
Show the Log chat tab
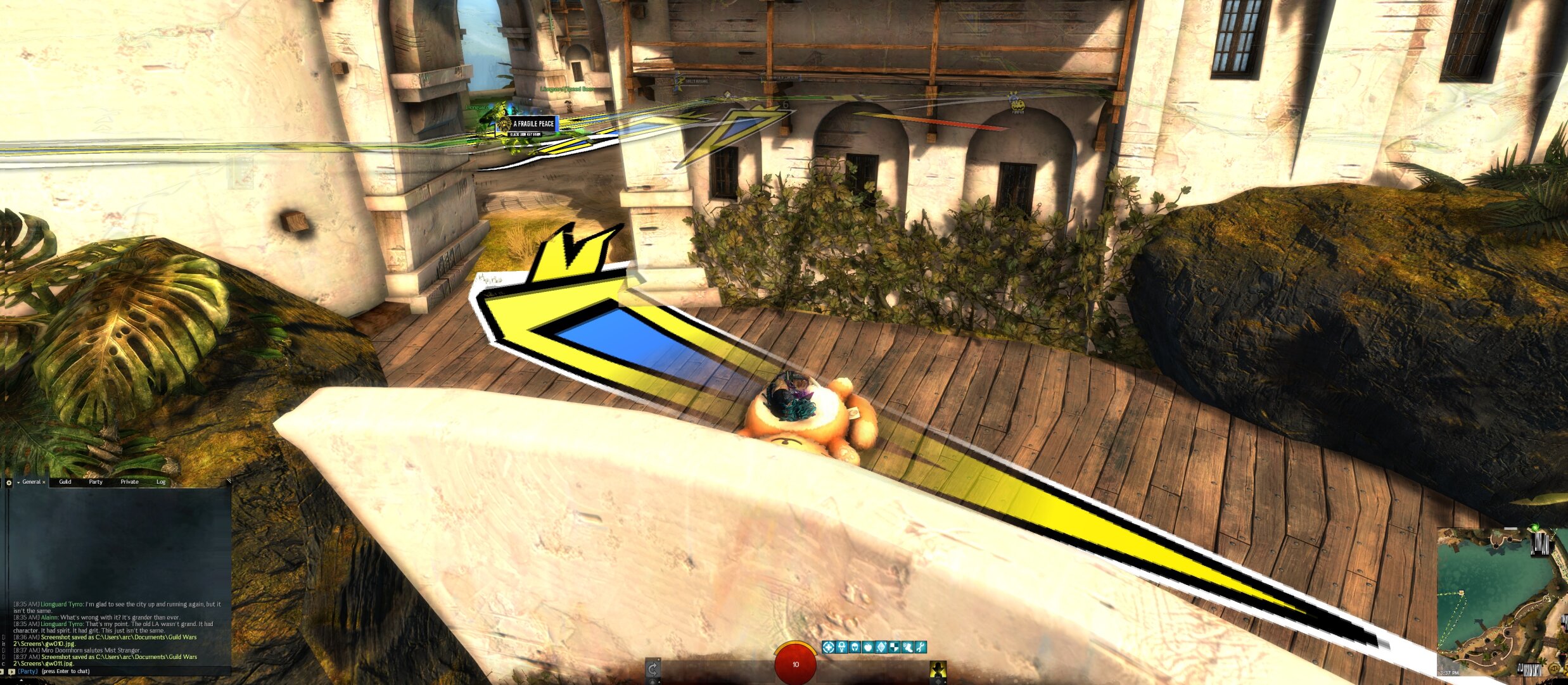point(161,482)
